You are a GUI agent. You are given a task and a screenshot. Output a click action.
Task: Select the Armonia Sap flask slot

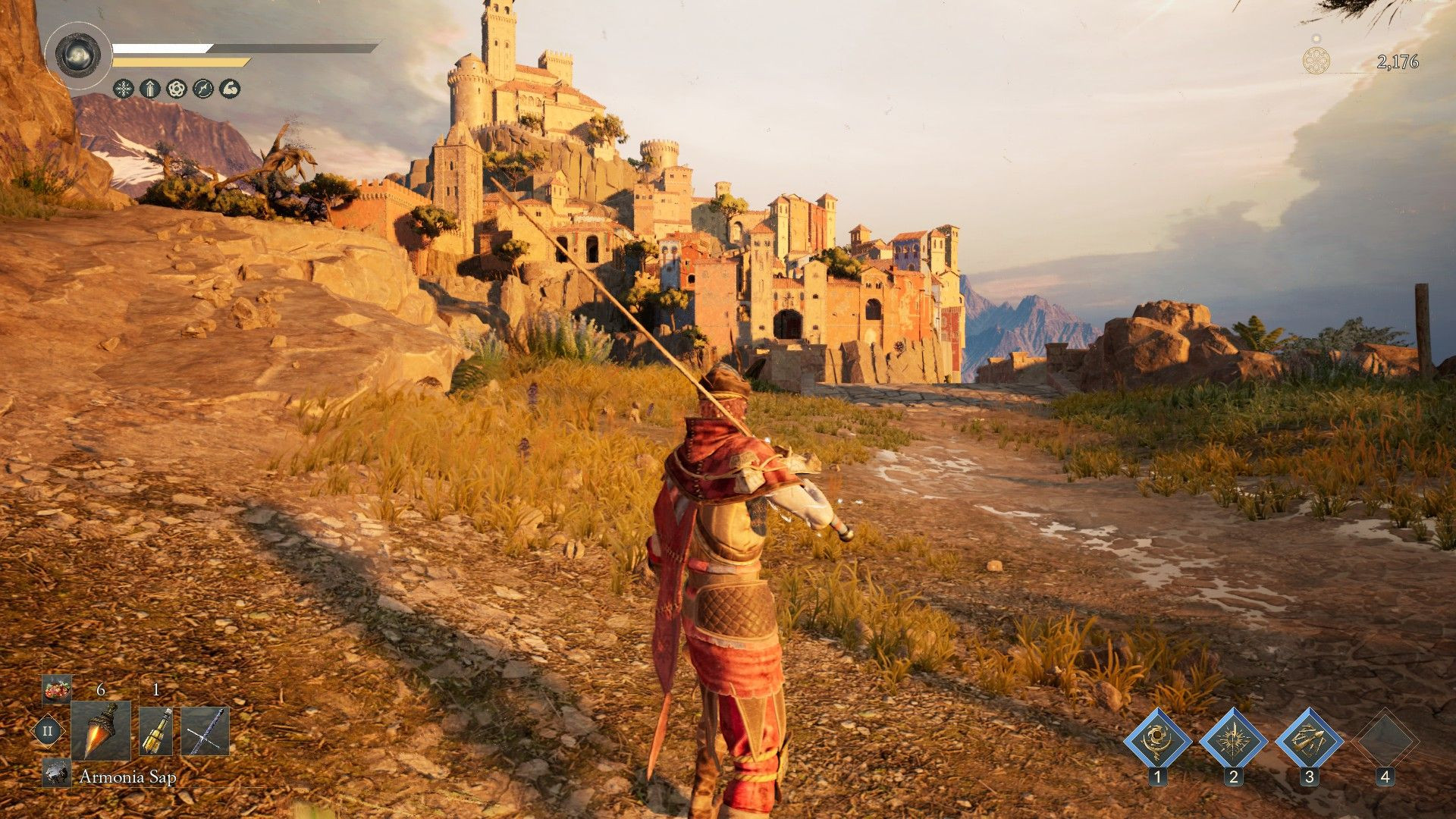tap(101, 730)
